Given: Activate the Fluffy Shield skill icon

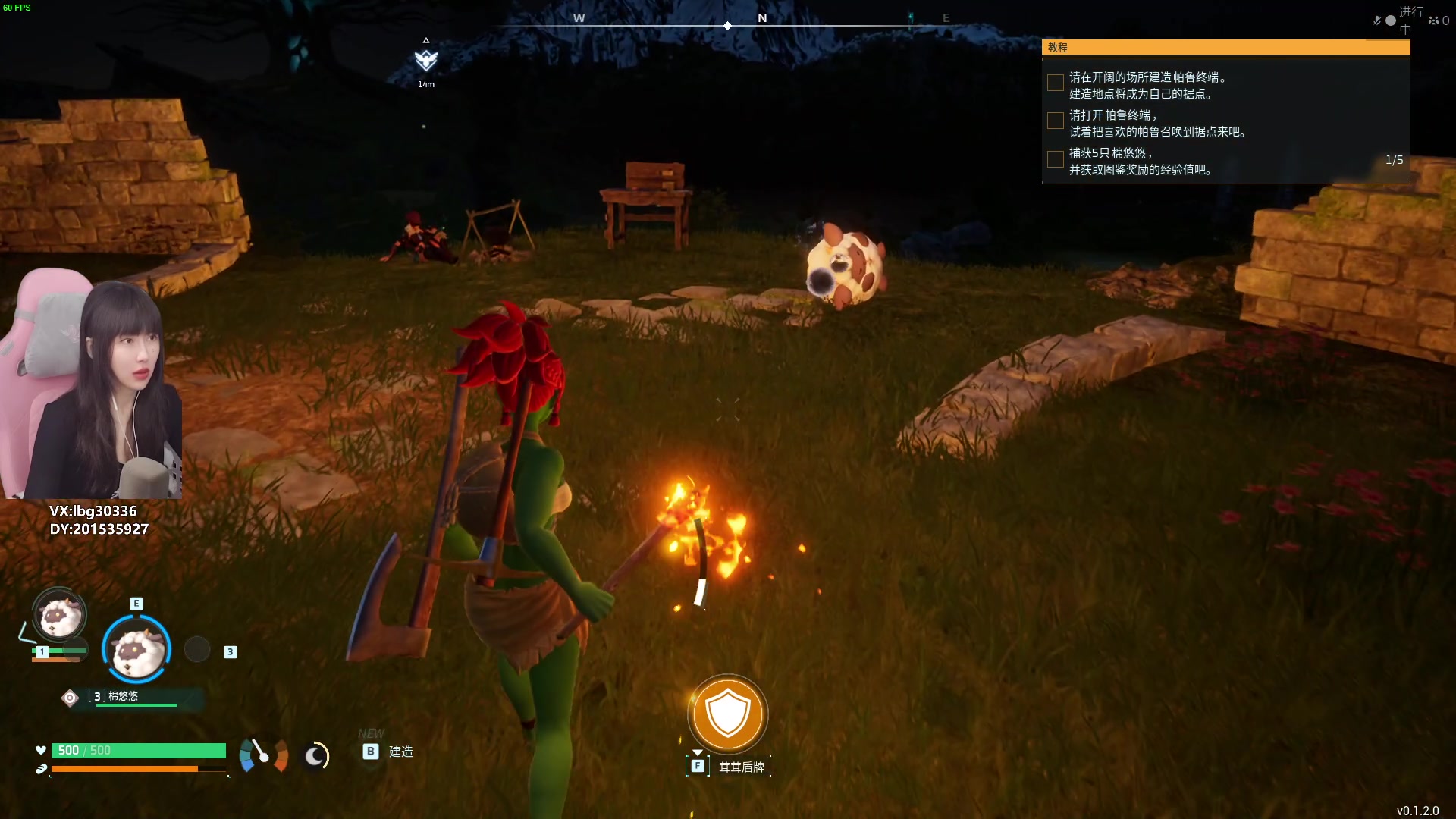Looking at the screenshot, I should (728, 714).
